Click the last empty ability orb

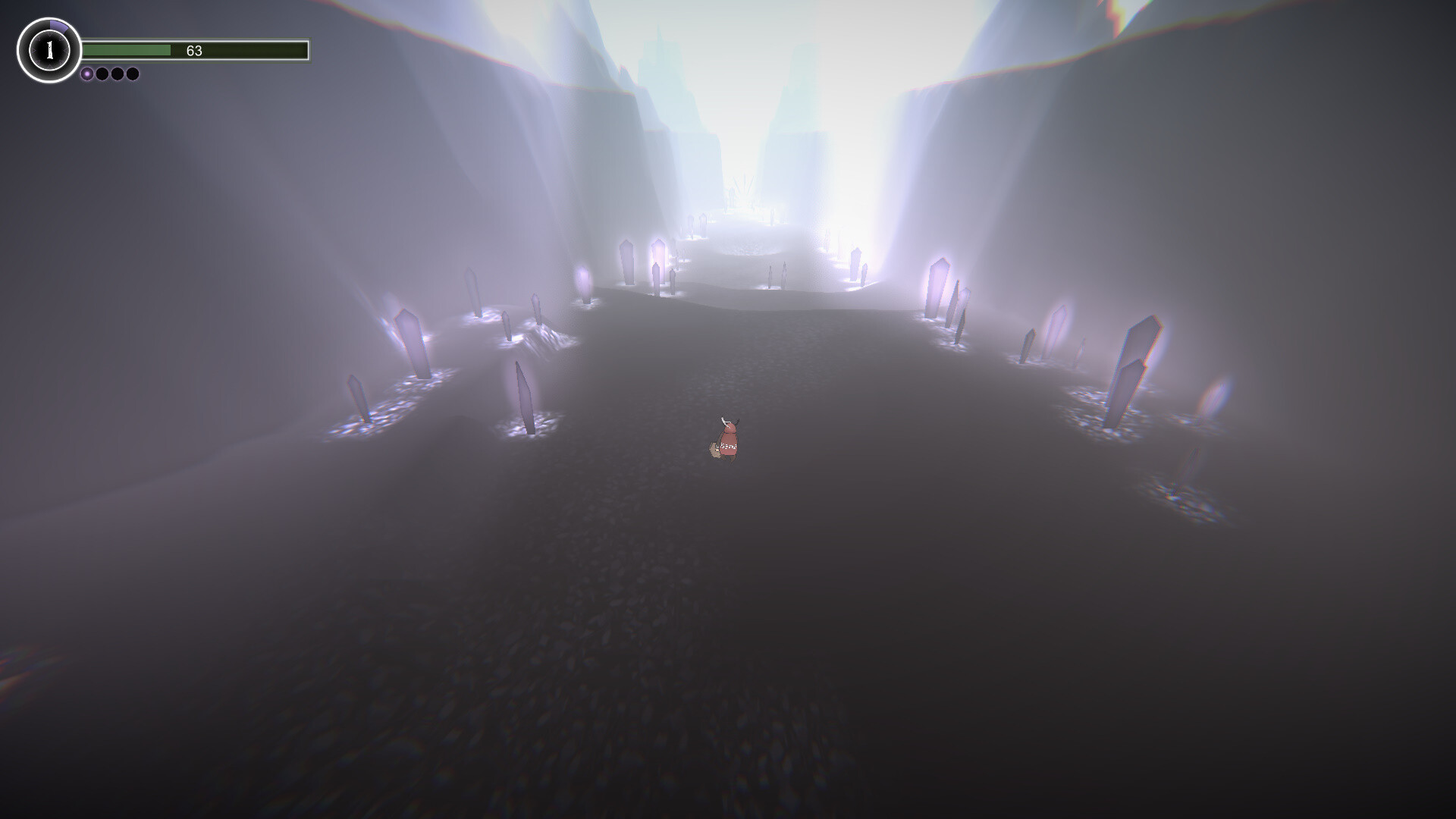coord(133,73)
